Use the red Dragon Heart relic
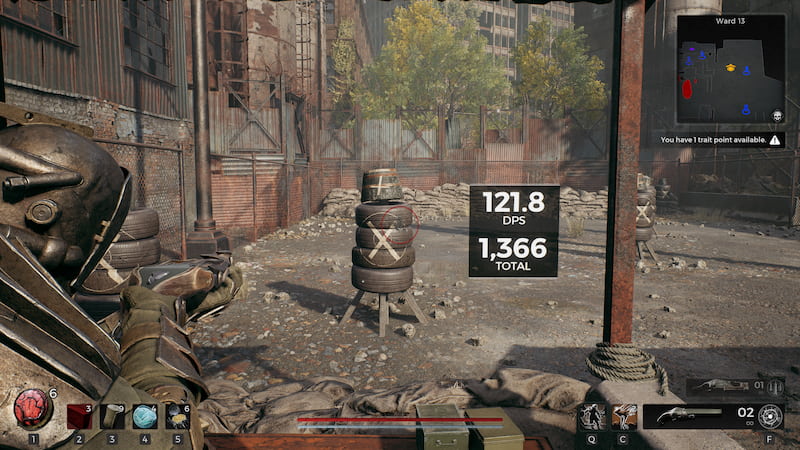Image resolution: width=800 pixels, height=450 pixels. 33,409
